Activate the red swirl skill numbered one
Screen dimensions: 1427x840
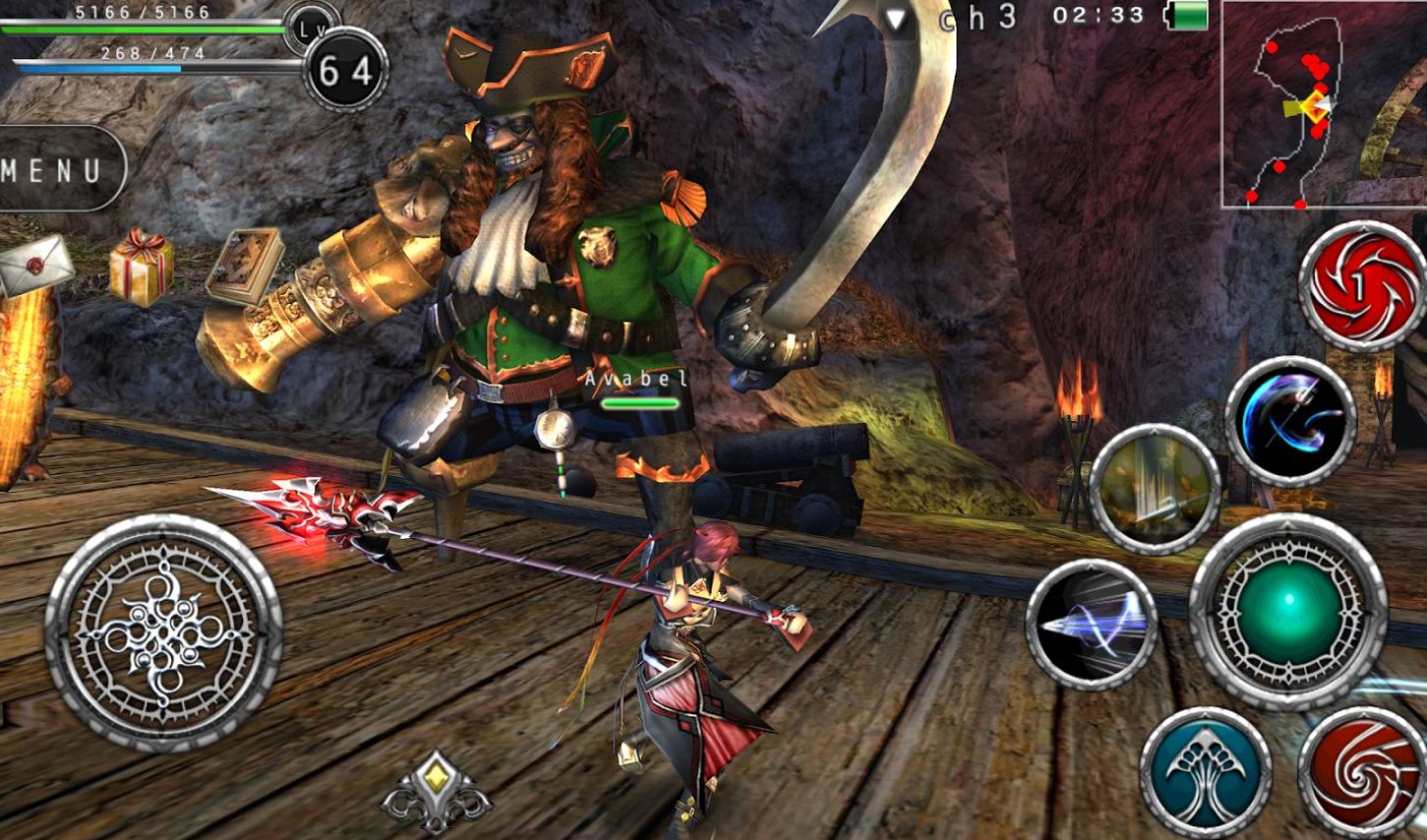point(1362,286)
